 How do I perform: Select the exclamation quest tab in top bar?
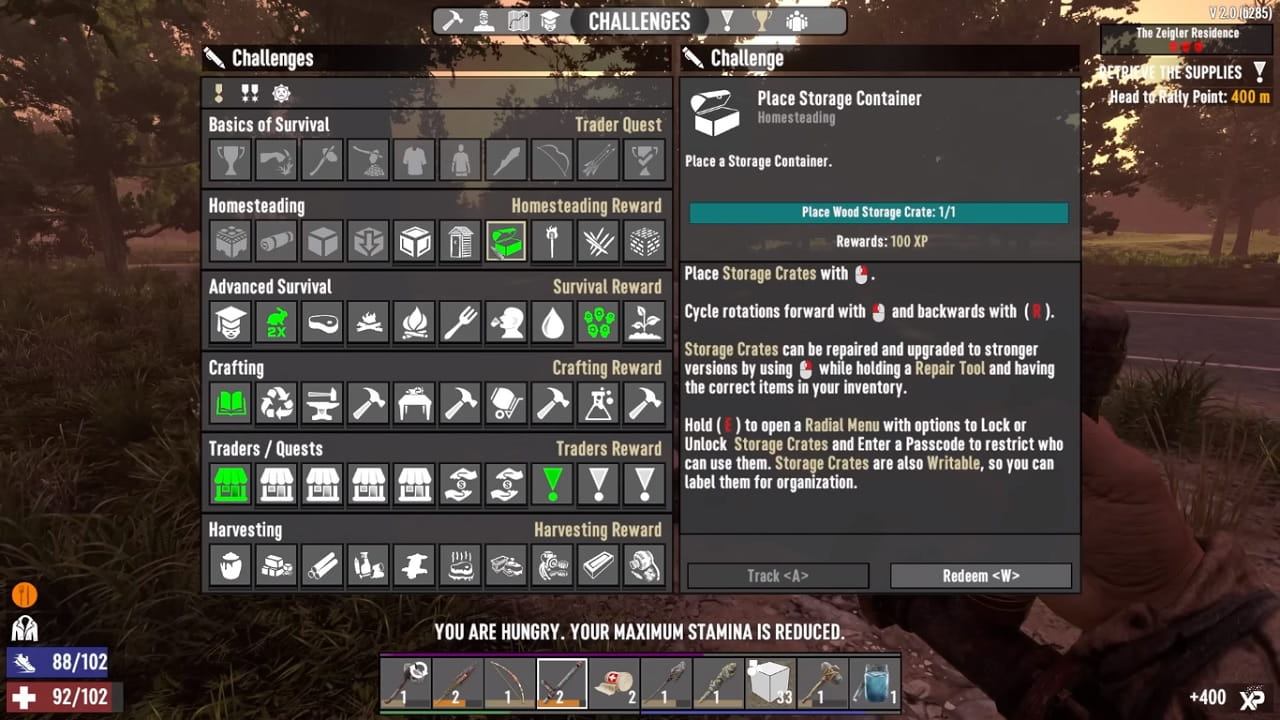727,20
